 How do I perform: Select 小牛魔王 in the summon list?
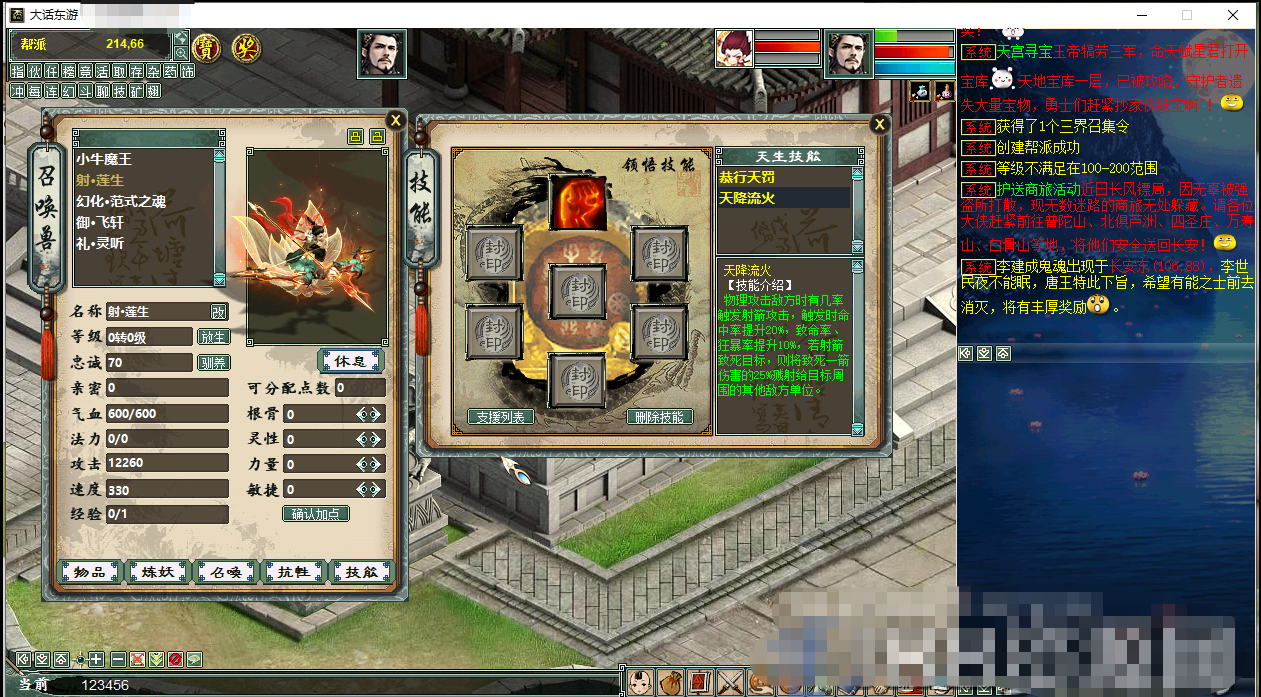[x=104, y=159]
